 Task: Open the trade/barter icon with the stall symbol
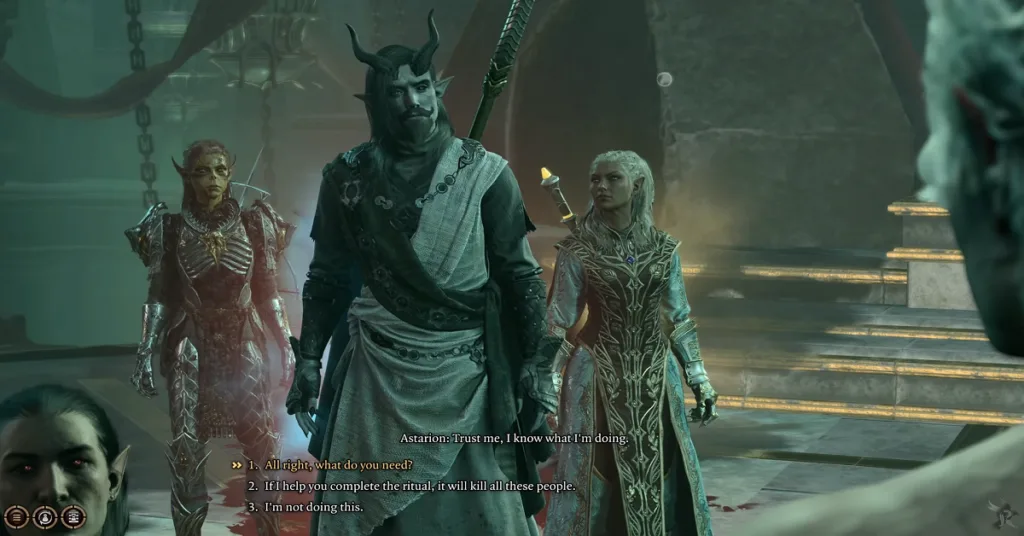click(73, 517)
